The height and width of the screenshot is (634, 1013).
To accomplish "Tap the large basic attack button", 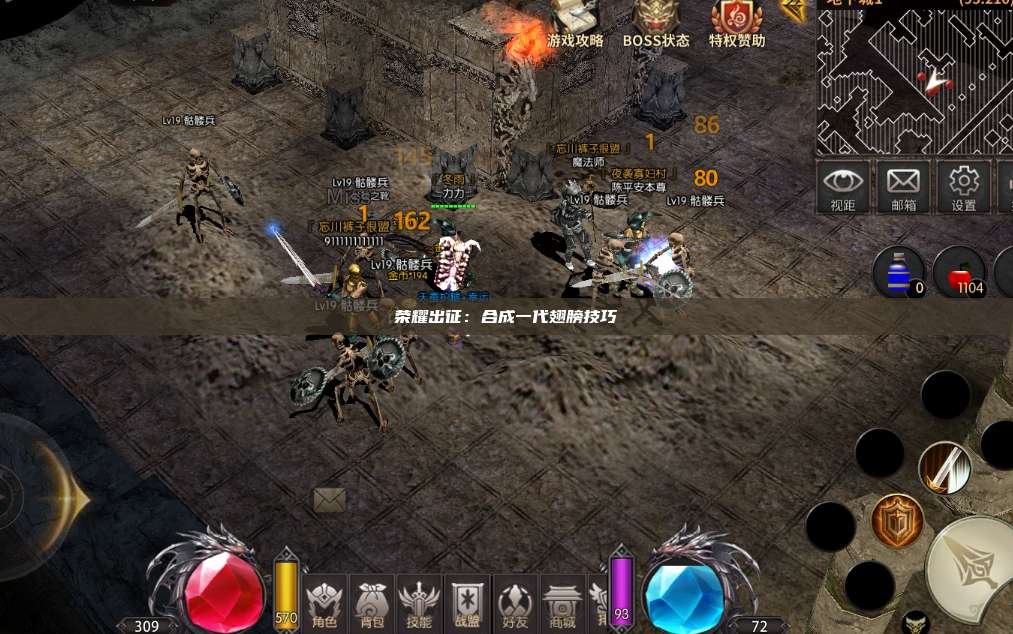I will (x=972, y=570).
